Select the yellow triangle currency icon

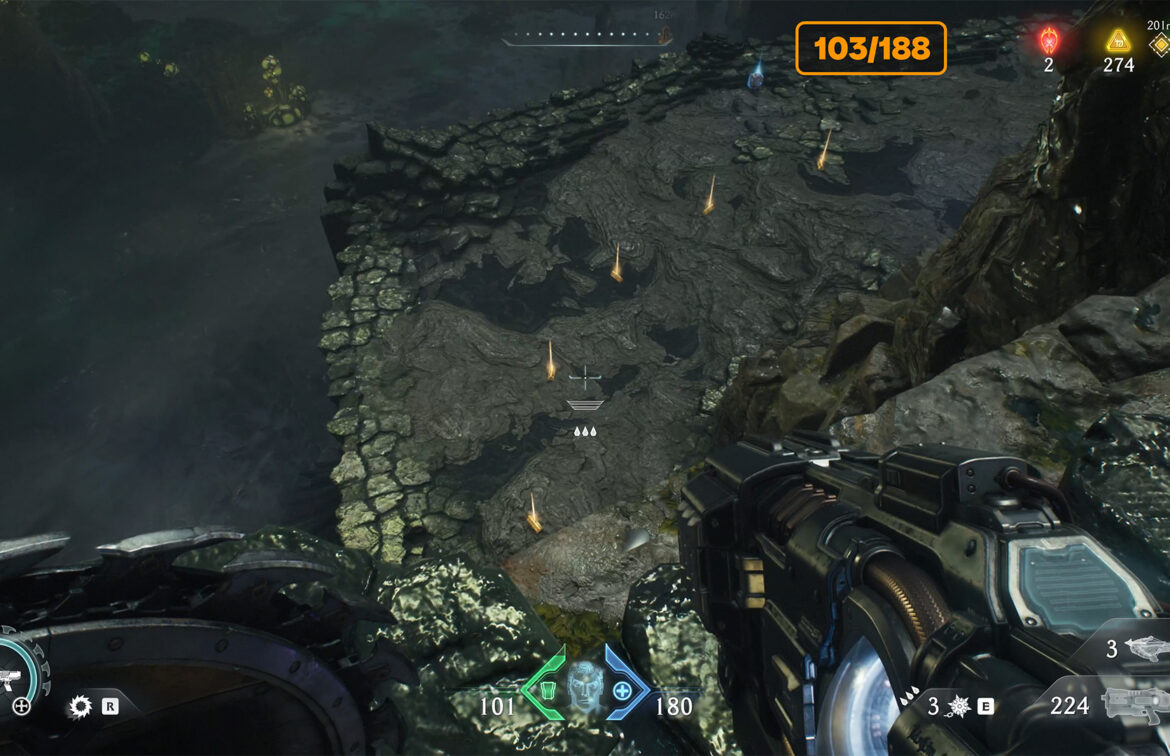[1117, 41]
